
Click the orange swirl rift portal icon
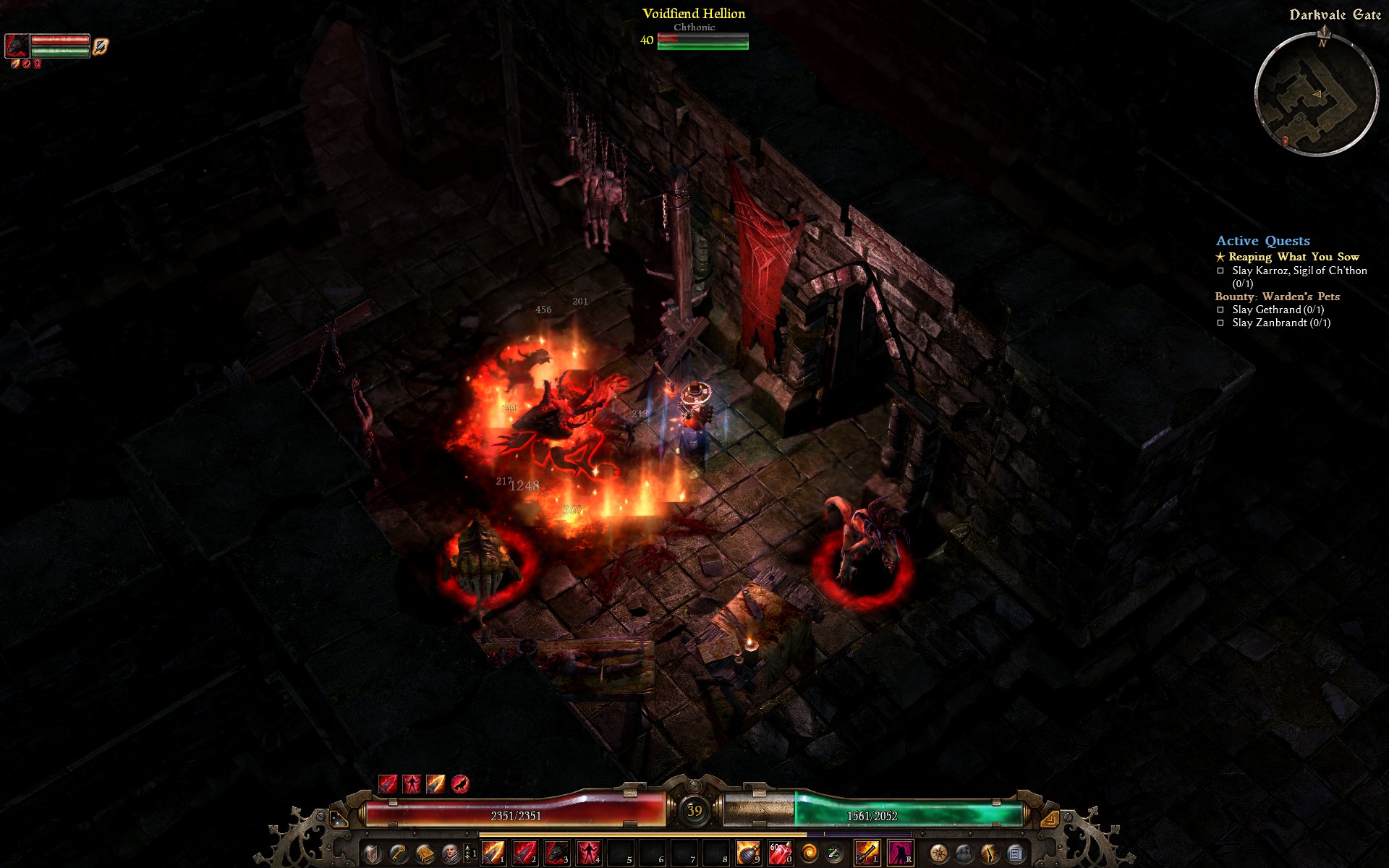tap(810, 854)
